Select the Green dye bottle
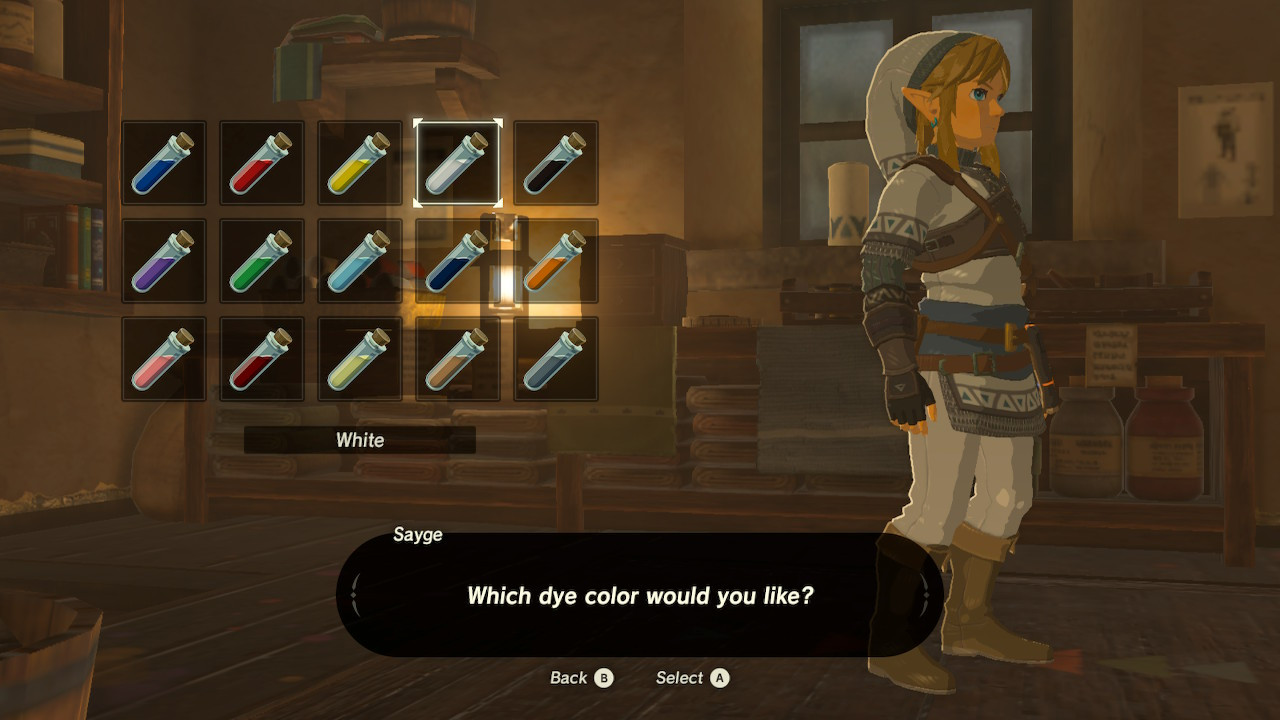Viewport: 1280px width, 720px height. pos(261,262)
